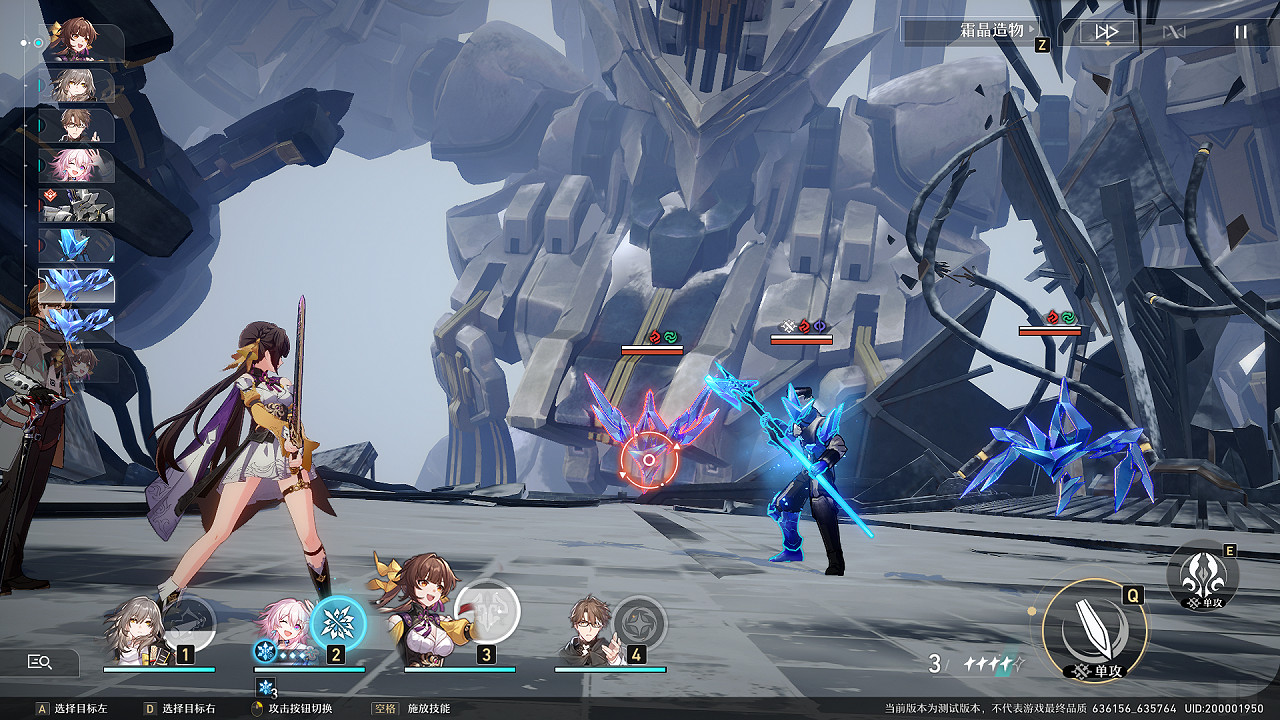Use the sword basic attack 单攻
The image size is (1280, 720).
(x=1094, y=630)
